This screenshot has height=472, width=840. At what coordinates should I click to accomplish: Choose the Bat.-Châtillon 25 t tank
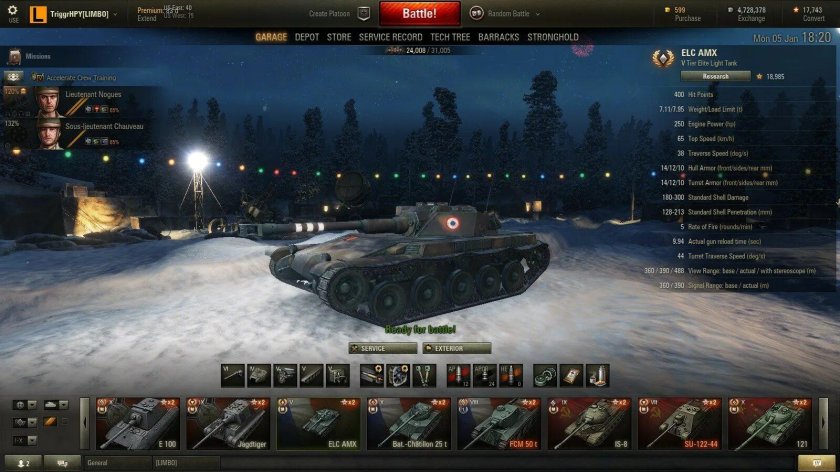tap(409, 423)
